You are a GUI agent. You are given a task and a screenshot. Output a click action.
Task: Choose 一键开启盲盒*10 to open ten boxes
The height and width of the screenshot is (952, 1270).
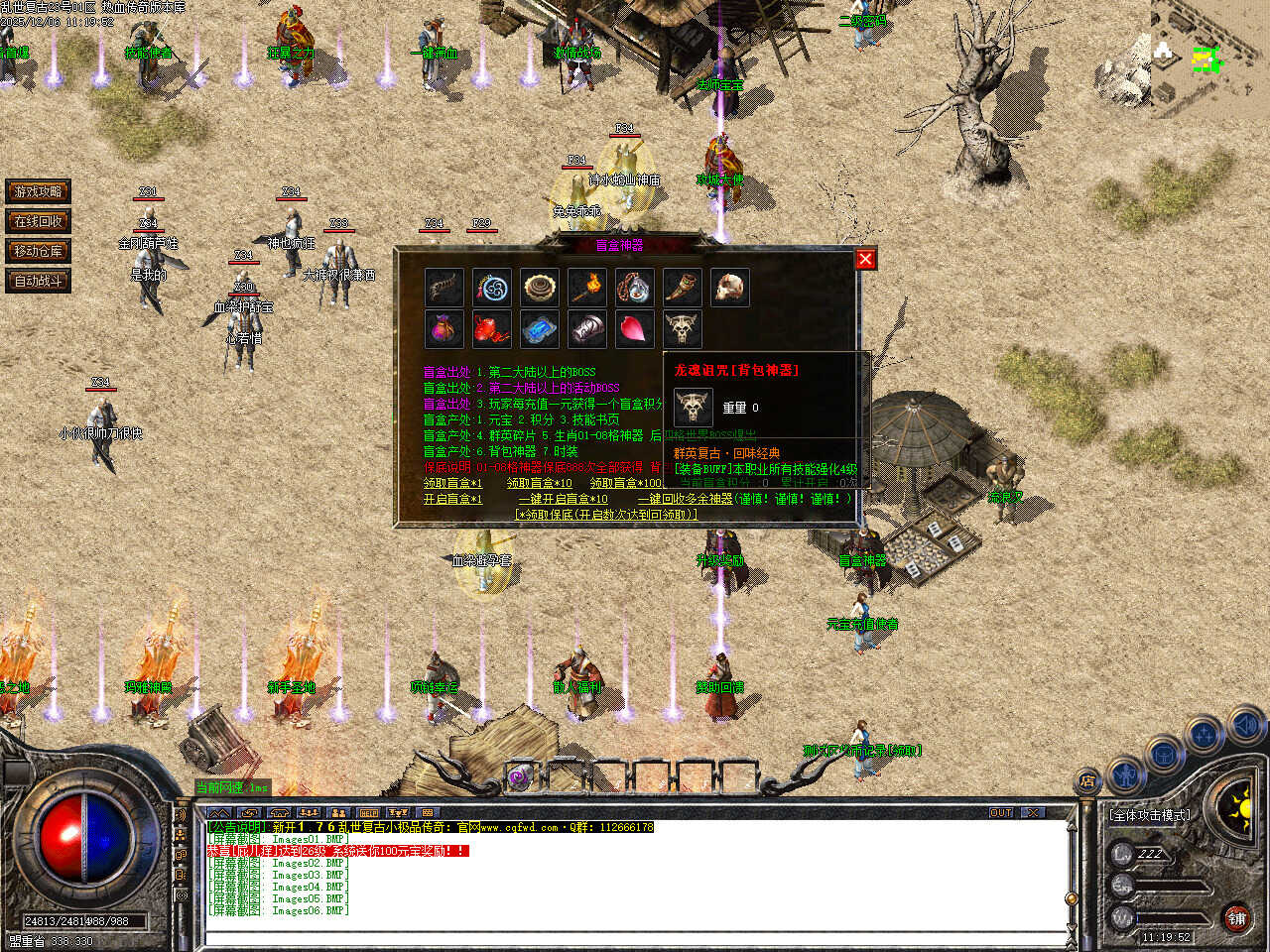pos(563,499)
